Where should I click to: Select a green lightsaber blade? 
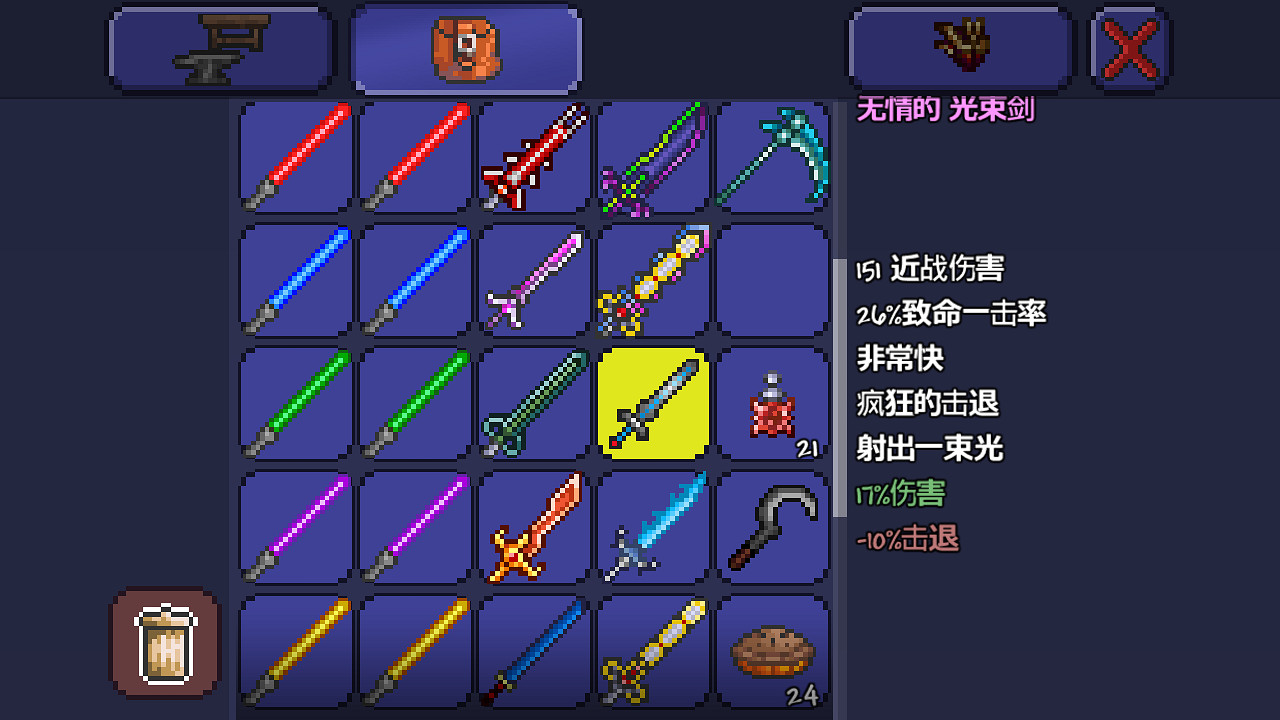pyautogui.click(x=293, y=405)
